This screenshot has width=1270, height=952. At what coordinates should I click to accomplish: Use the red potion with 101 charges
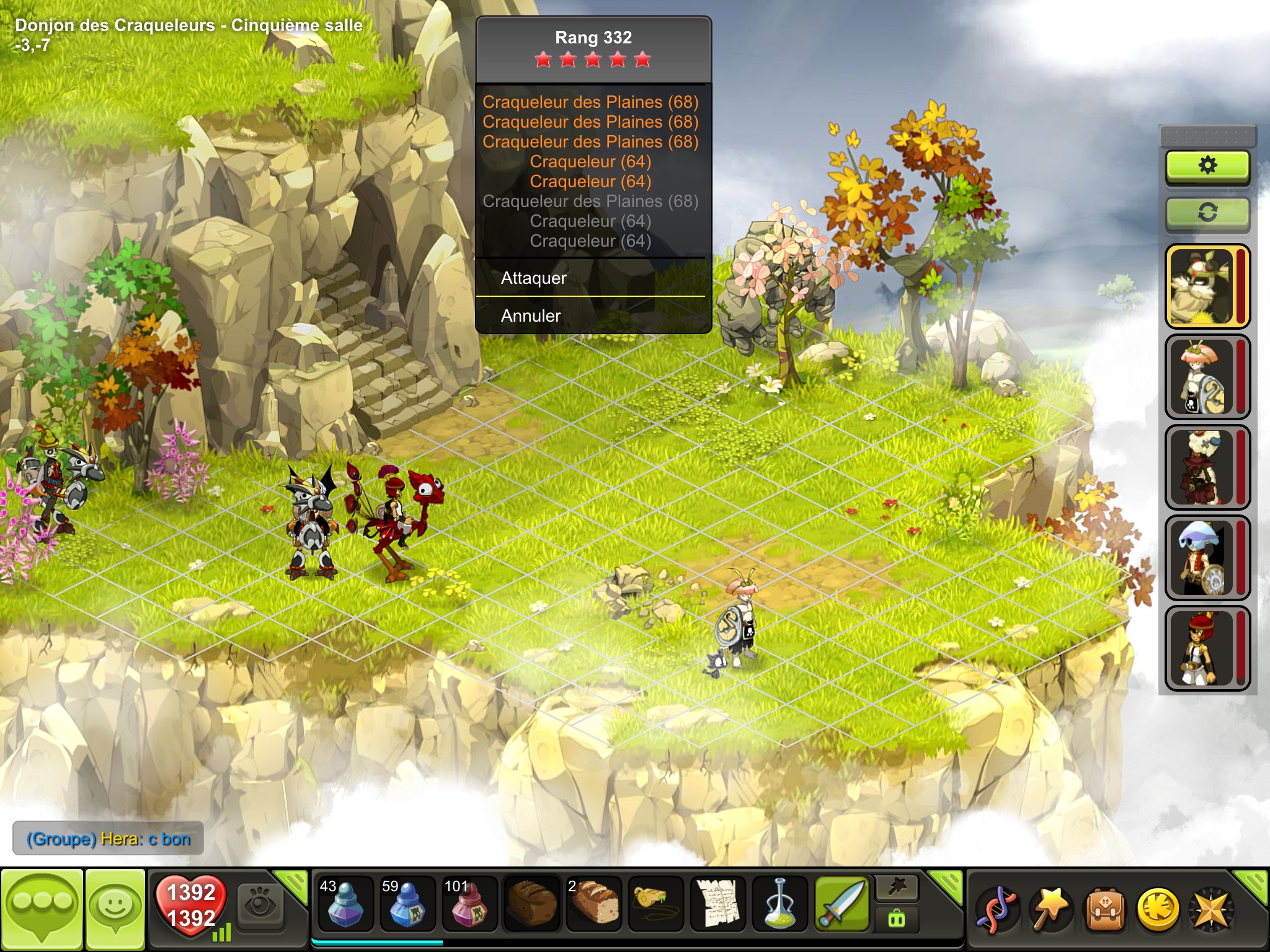[x=469, y=904]
